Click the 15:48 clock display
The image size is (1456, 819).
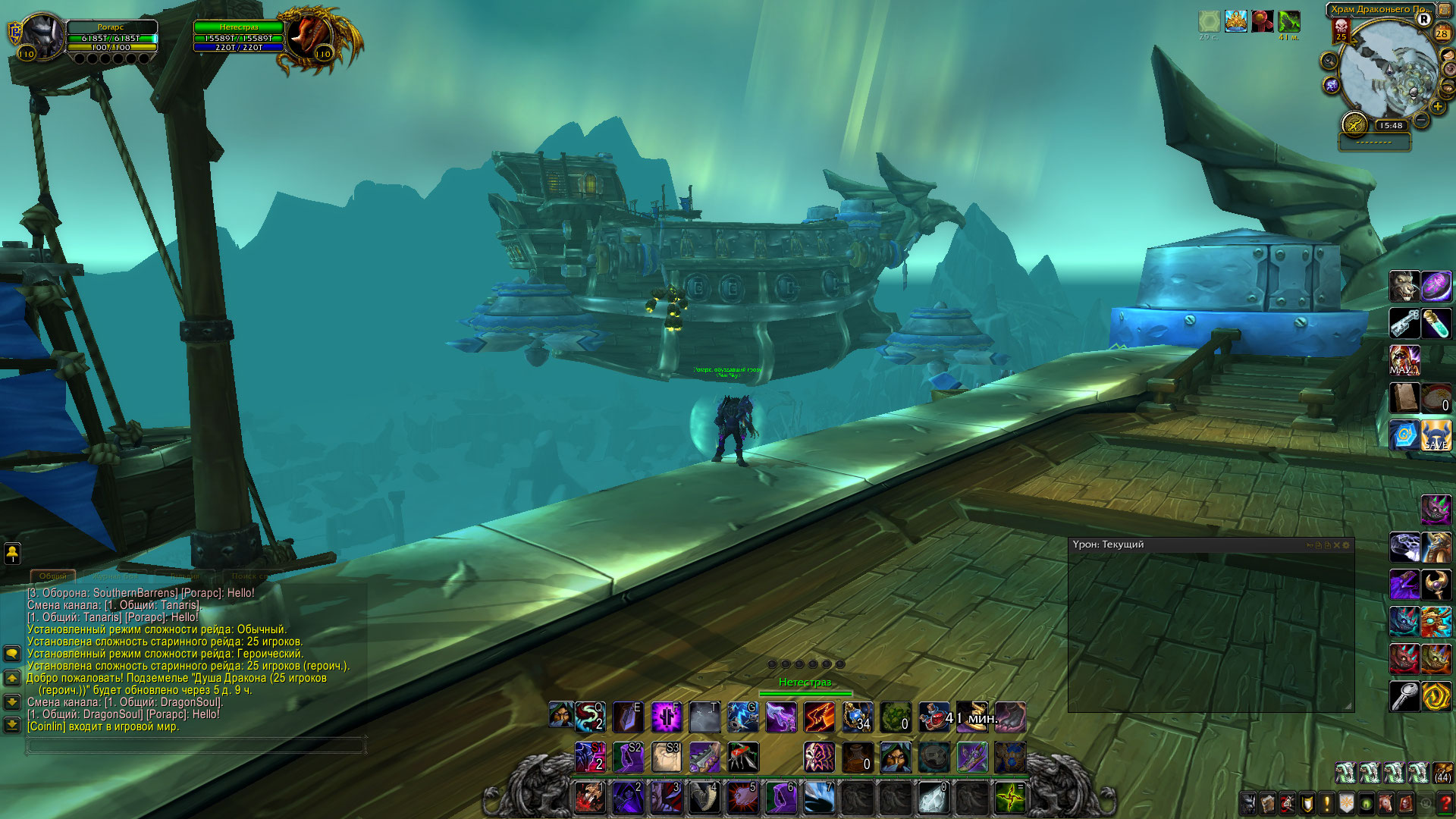pos(1391,126)
